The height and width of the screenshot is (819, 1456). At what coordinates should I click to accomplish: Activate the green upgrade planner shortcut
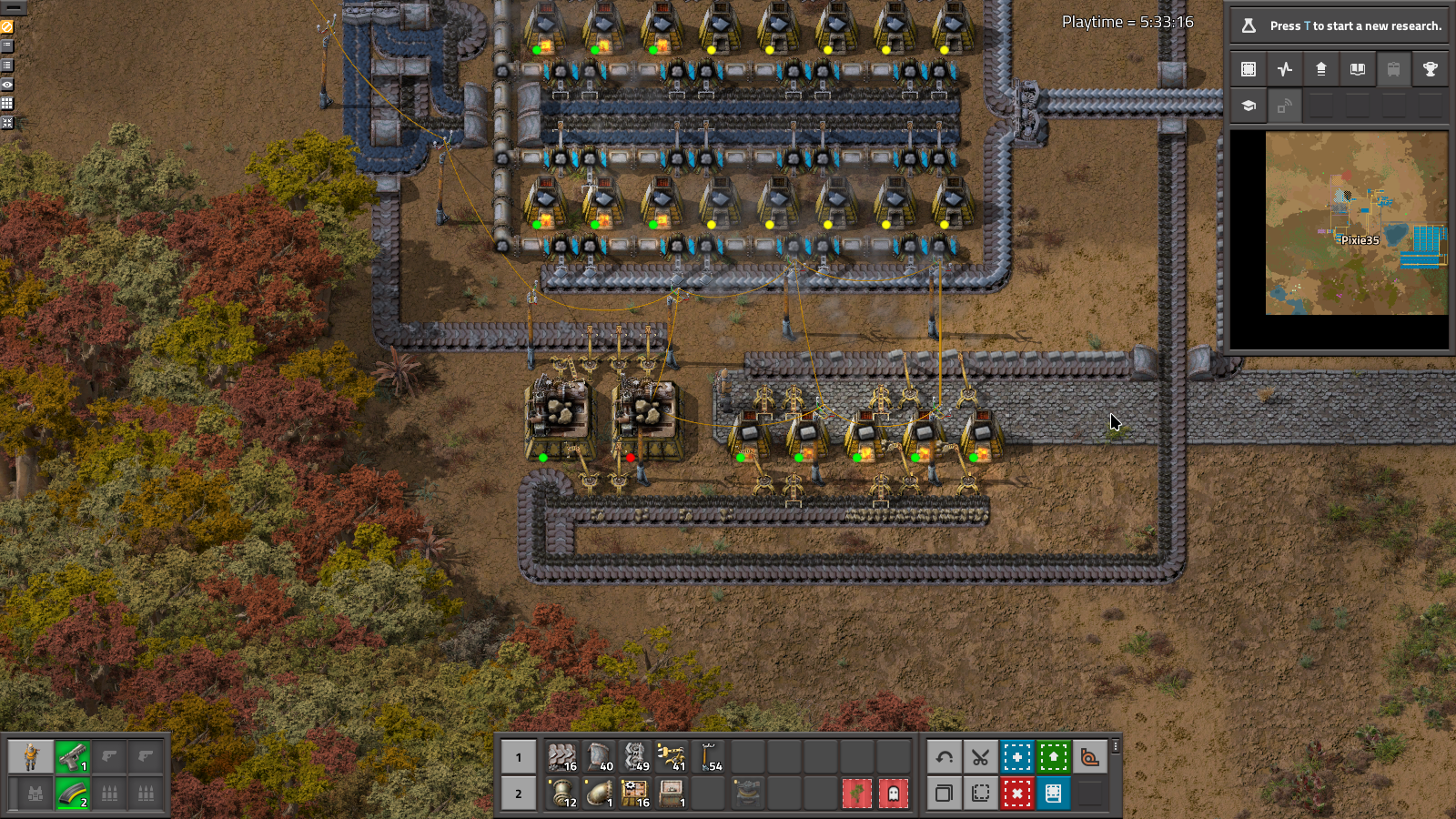[x=1053, y=756]
